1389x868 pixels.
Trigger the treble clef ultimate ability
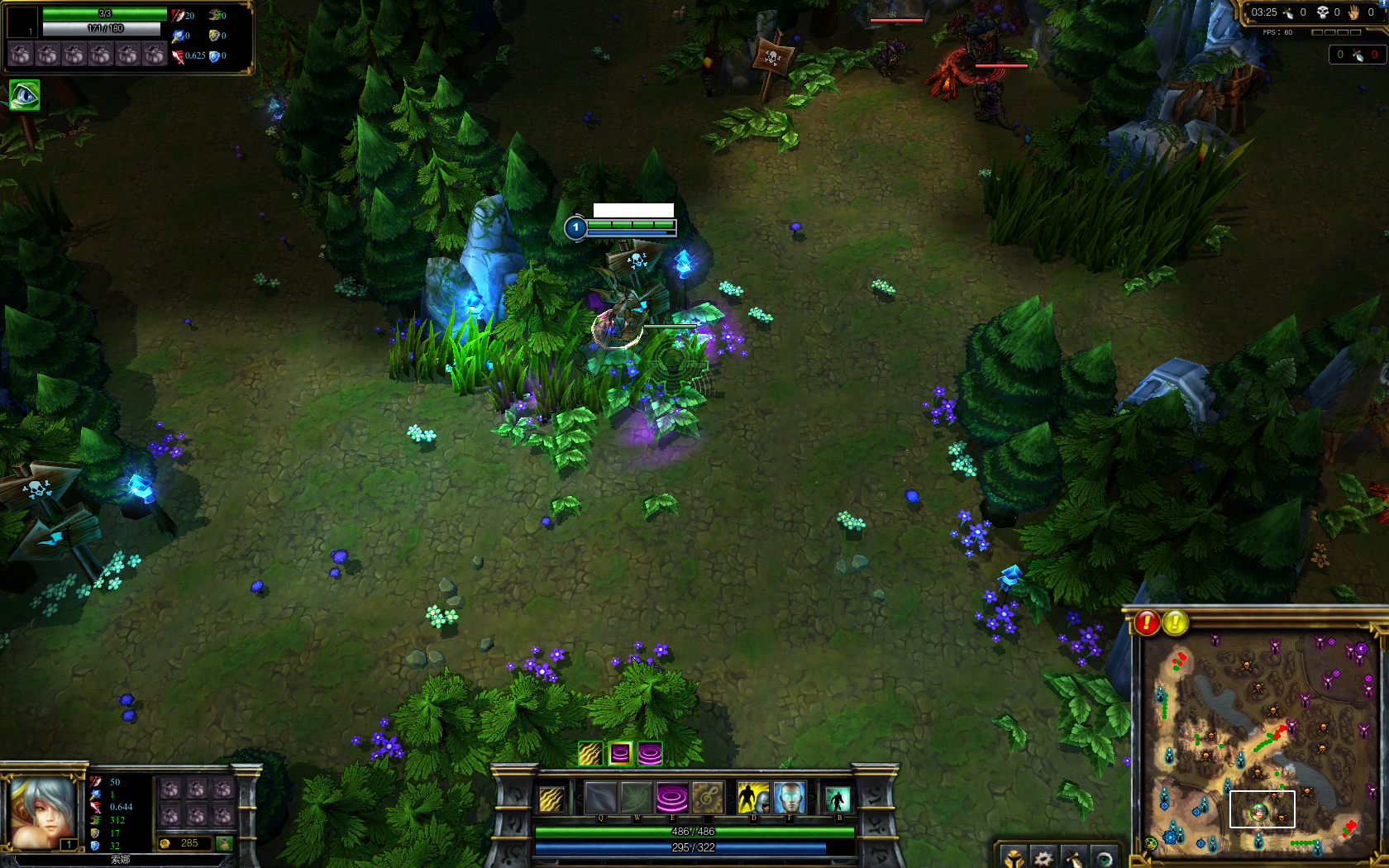click(x=708, y=799)
